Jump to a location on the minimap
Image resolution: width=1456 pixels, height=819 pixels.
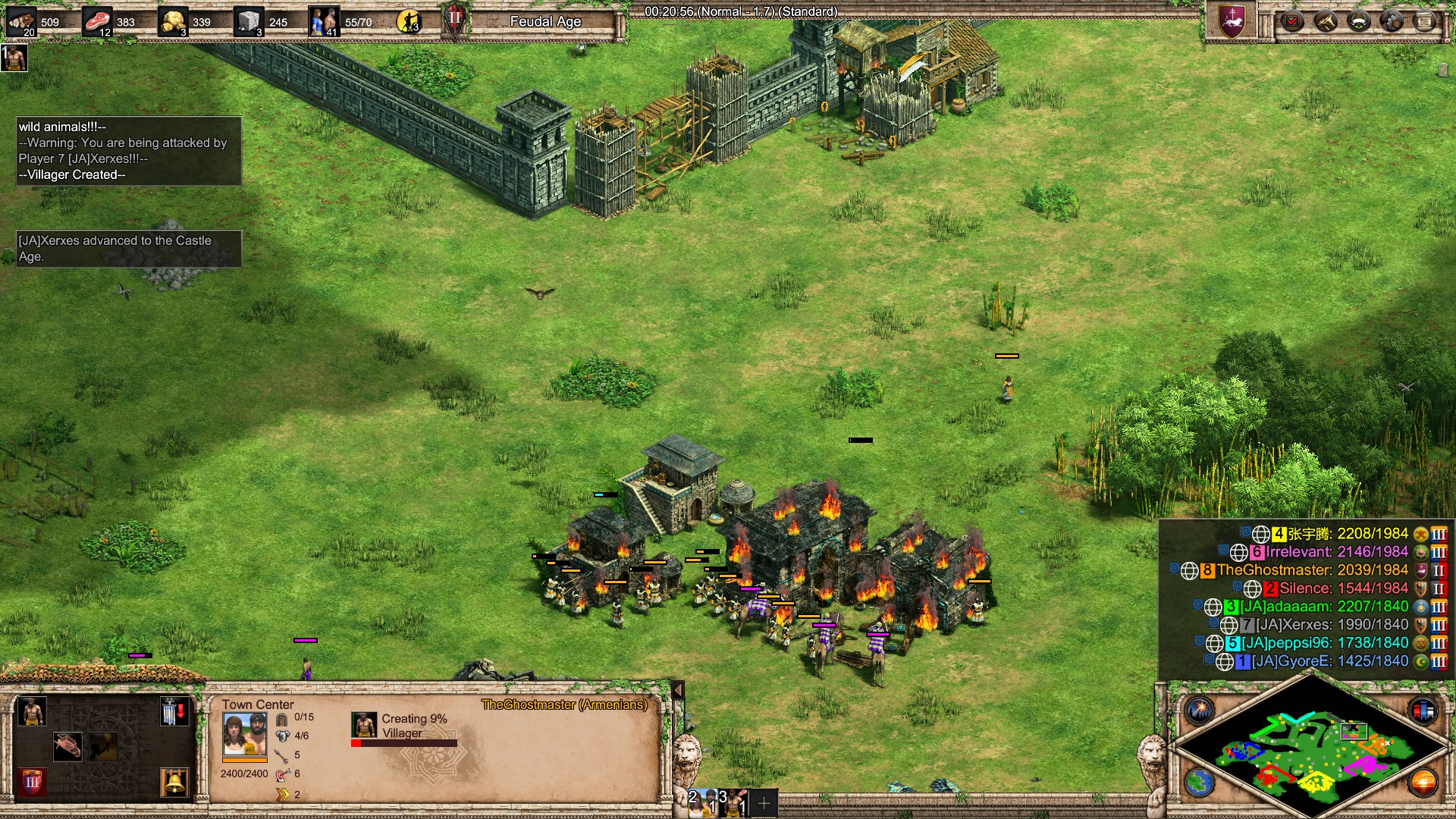[1312, 751]
